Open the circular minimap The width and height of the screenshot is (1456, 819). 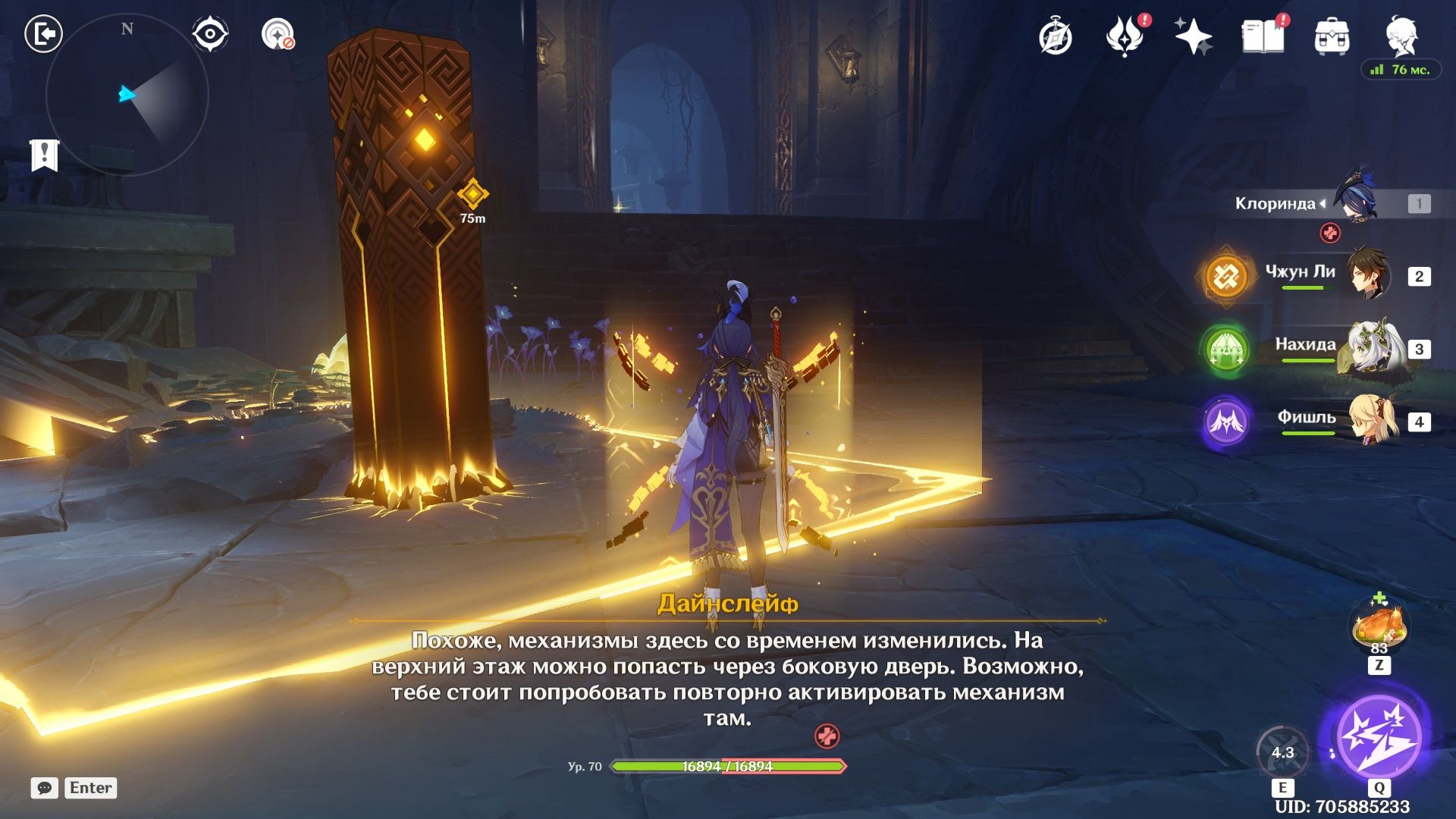coord(127,95)
